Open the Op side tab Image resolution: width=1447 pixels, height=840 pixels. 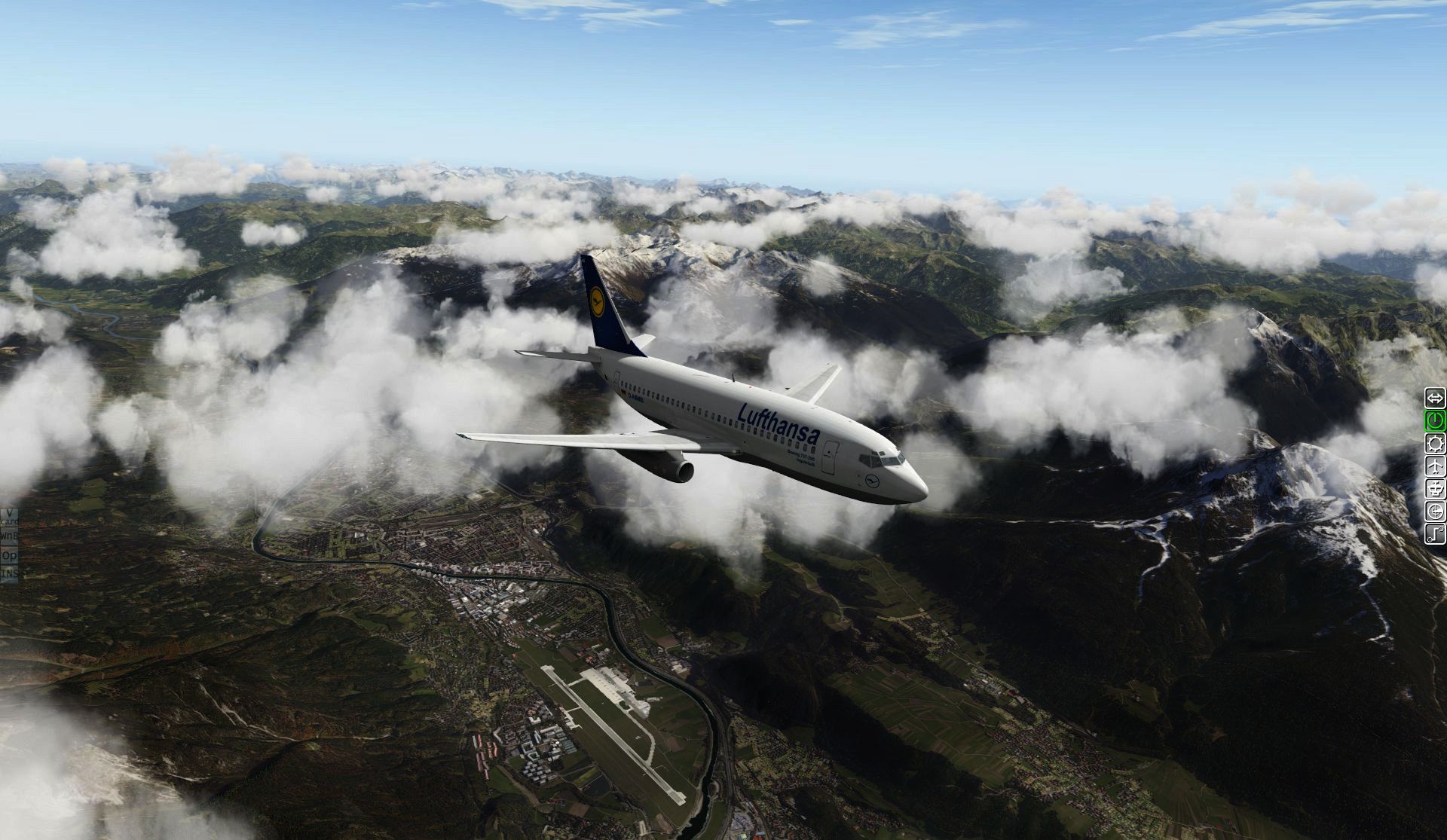[9, 555]
